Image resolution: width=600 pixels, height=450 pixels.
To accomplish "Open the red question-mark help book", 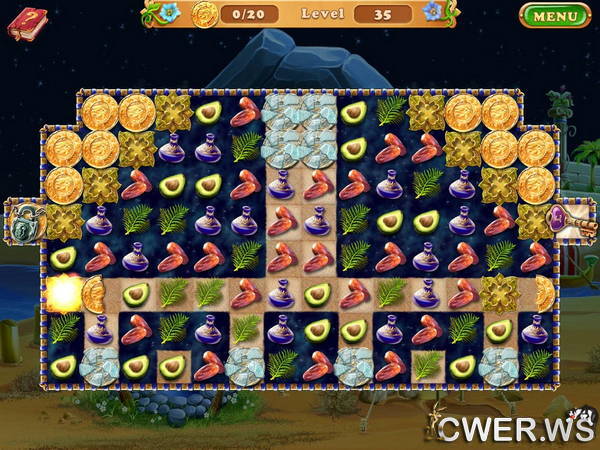I will [x=27, y=21].
